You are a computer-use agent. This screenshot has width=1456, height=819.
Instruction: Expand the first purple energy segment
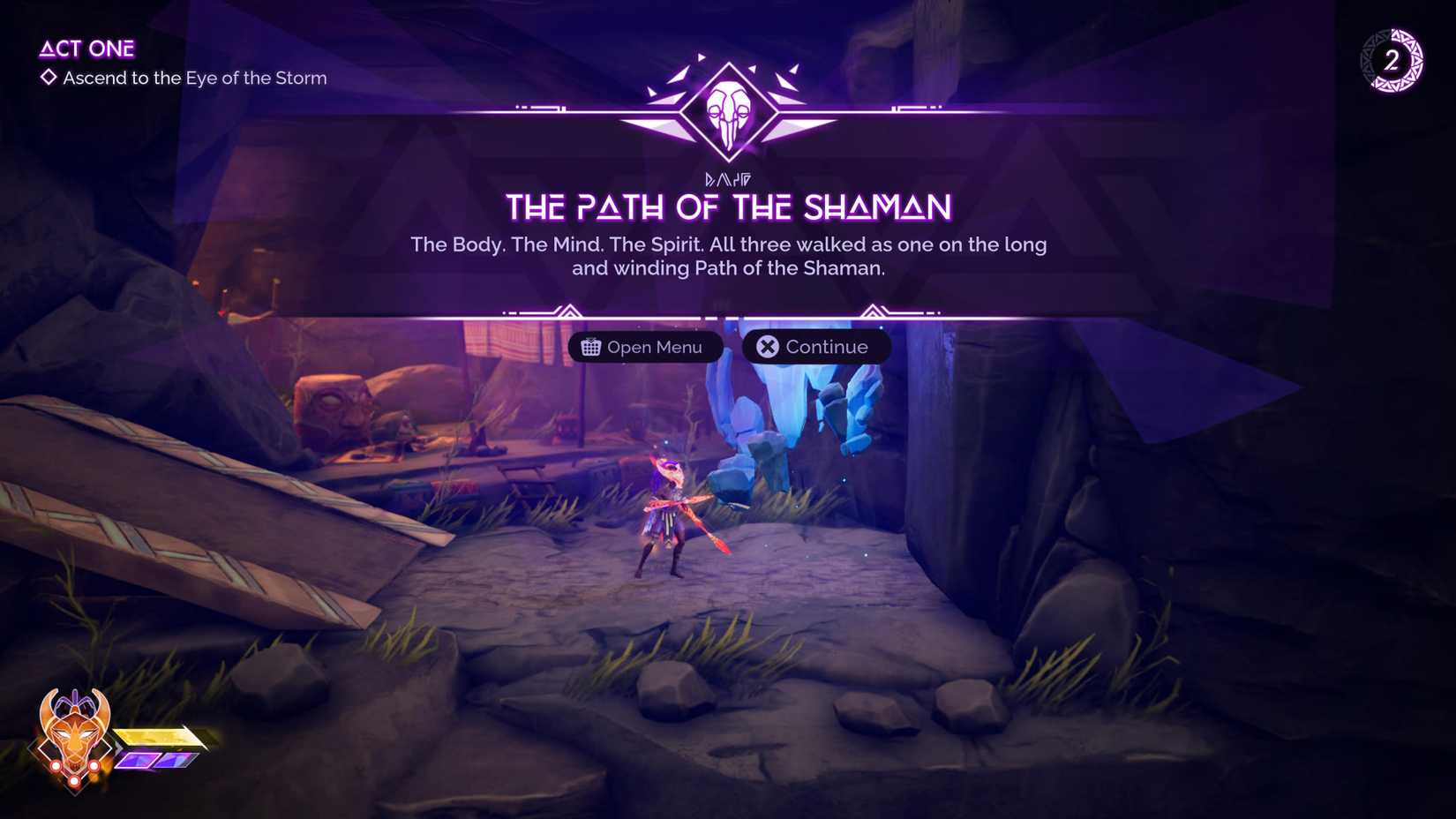[136, 760]
